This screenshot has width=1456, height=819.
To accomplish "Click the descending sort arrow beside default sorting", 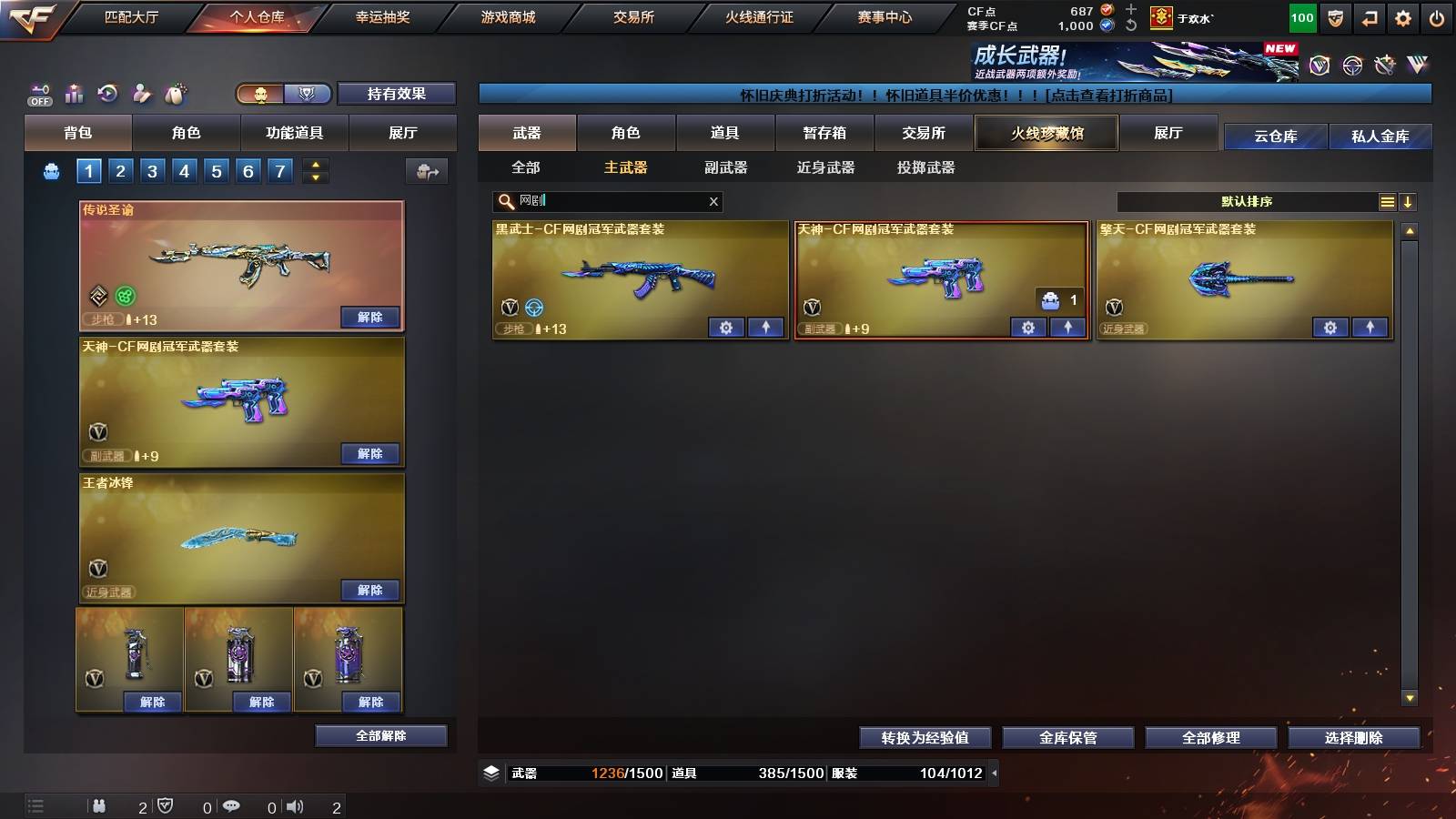I will [1409, 201].
